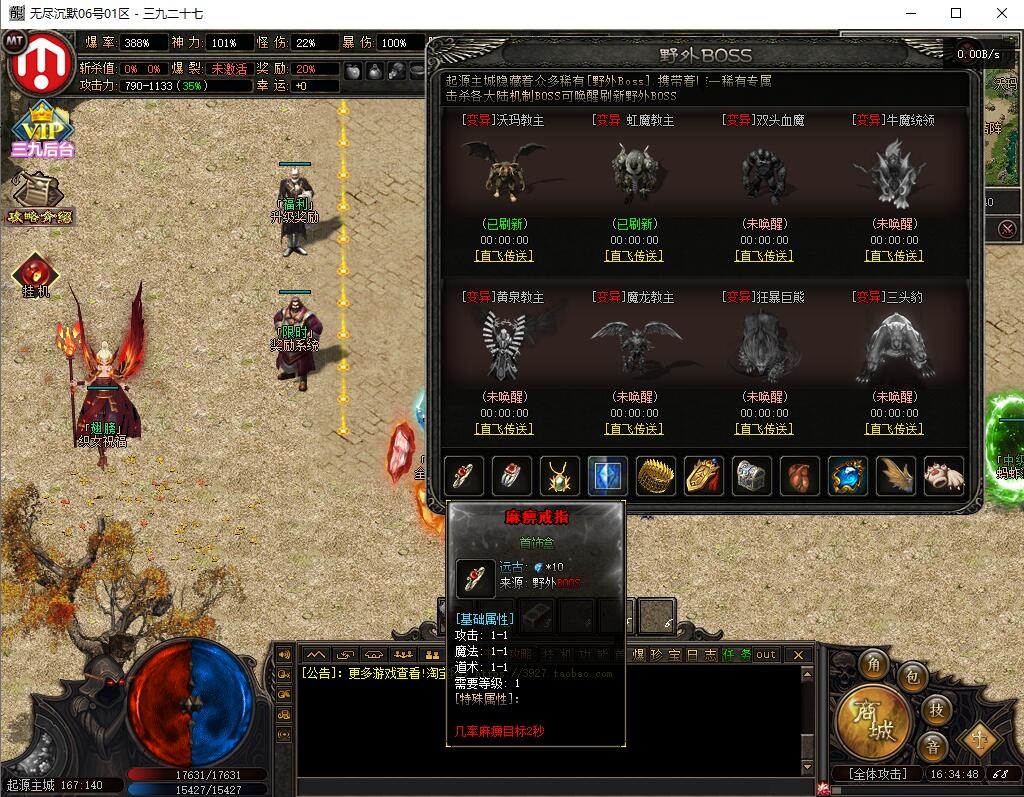Choose the silver treasure chest reward icon
Viewport: 1024px width, 797px height.
point(752,476)
